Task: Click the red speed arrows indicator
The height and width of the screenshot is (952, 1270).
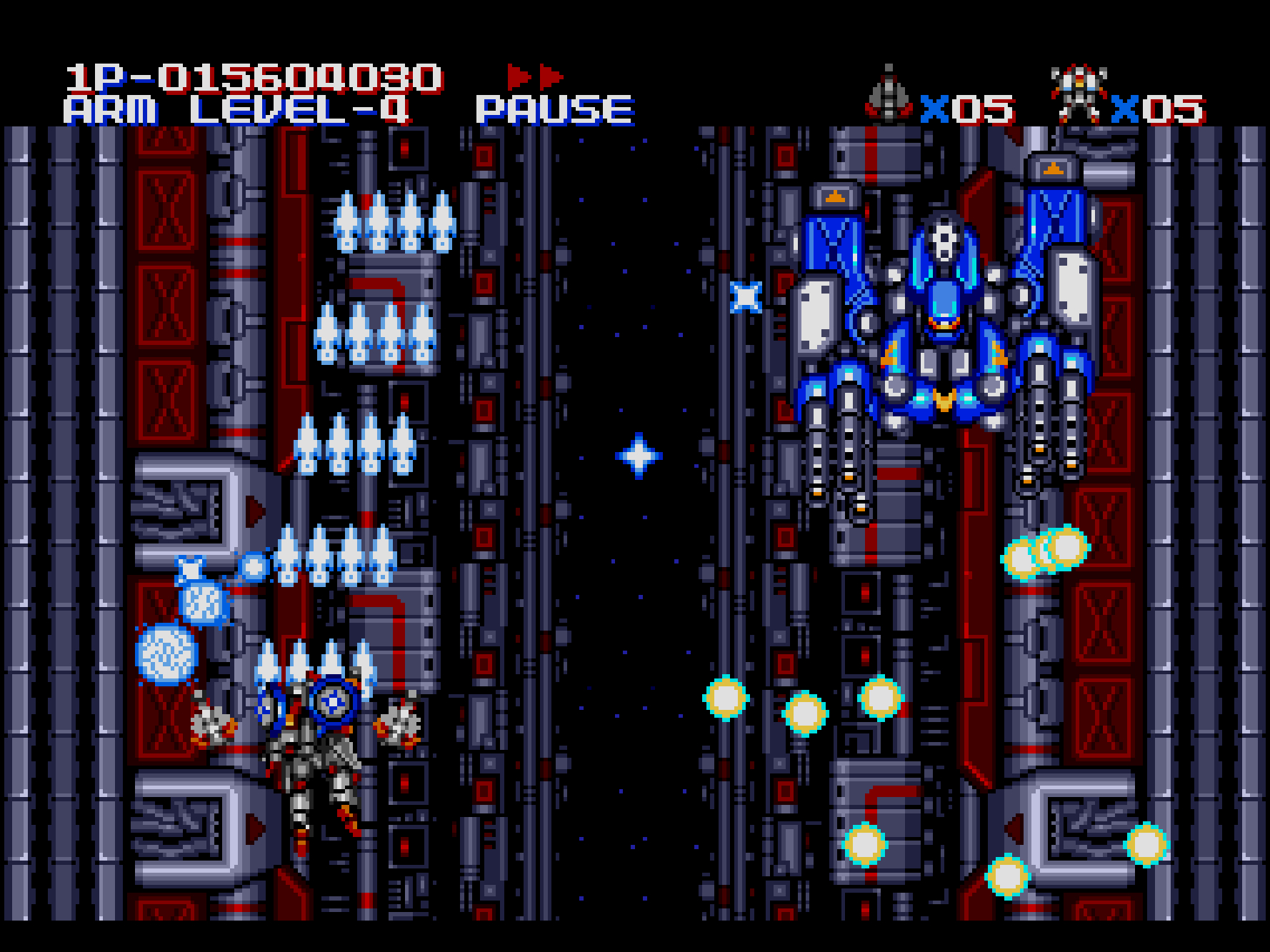Action: click(x=535, y=76)
